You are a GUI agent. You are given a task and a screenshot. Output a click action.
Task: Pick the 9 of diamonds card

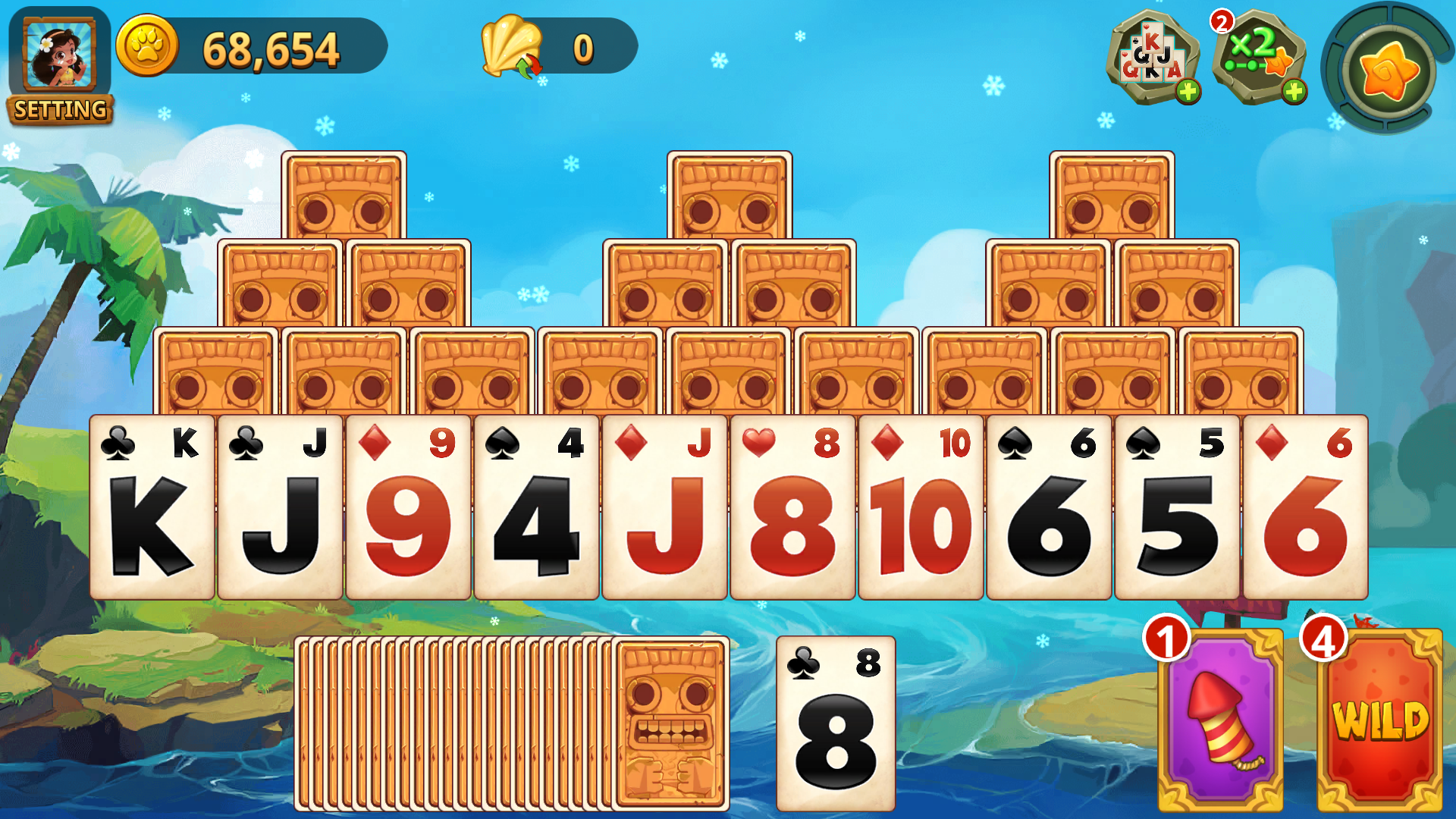(409, 508)
